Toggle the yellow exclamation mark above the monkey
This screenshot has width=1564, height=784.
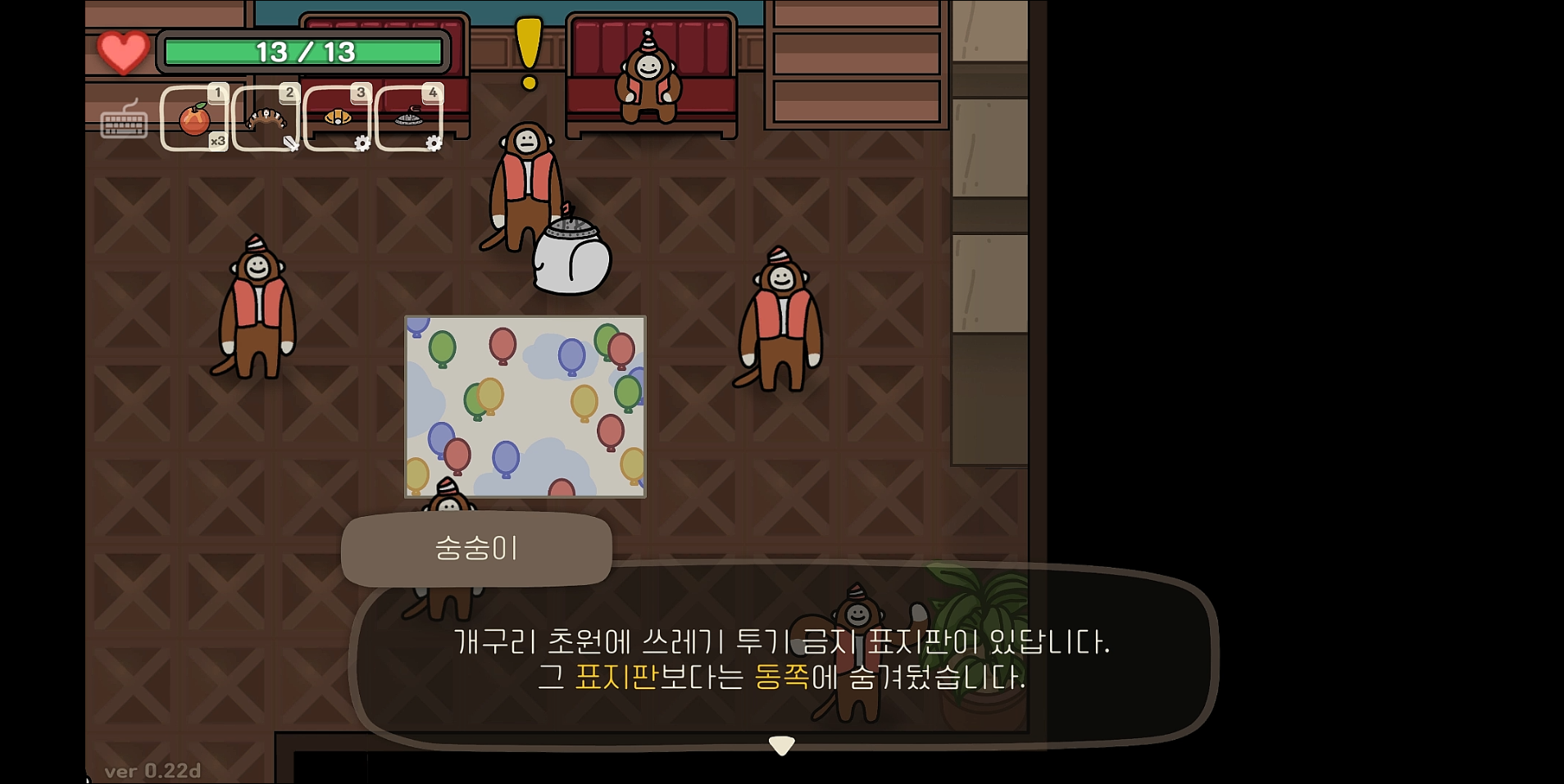528,52
